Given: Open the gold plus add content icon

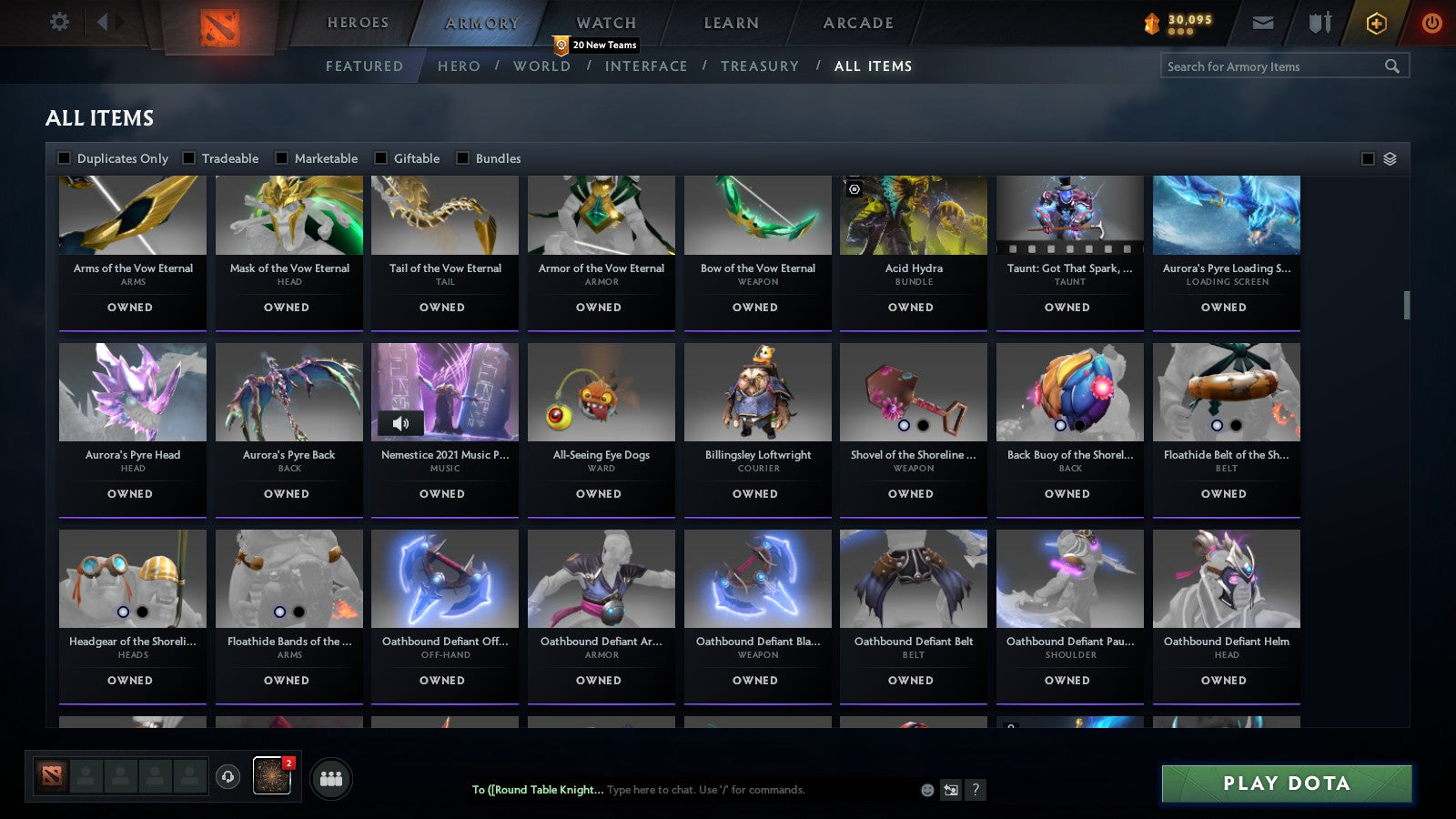Looking at the screenshot, I should pos(1375,22).
